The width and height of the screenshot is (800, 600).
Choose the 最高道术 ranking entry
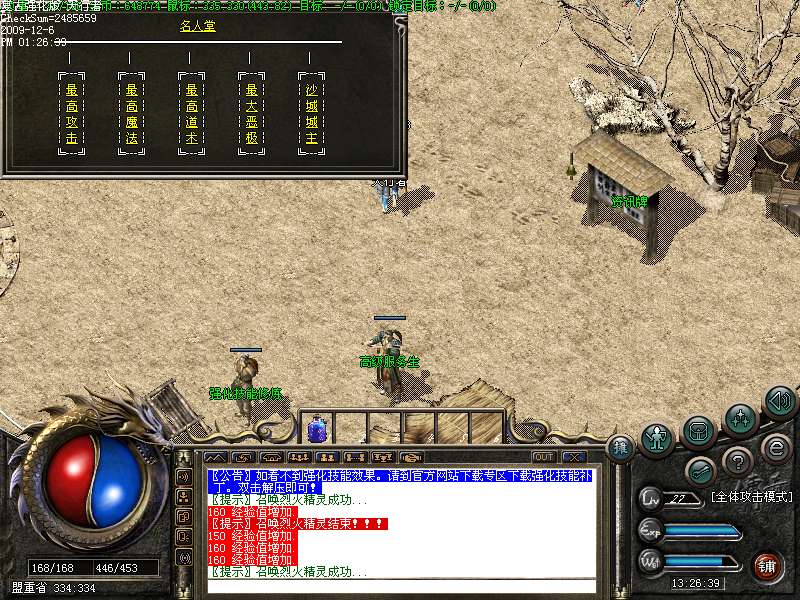(x=192, y=115)
